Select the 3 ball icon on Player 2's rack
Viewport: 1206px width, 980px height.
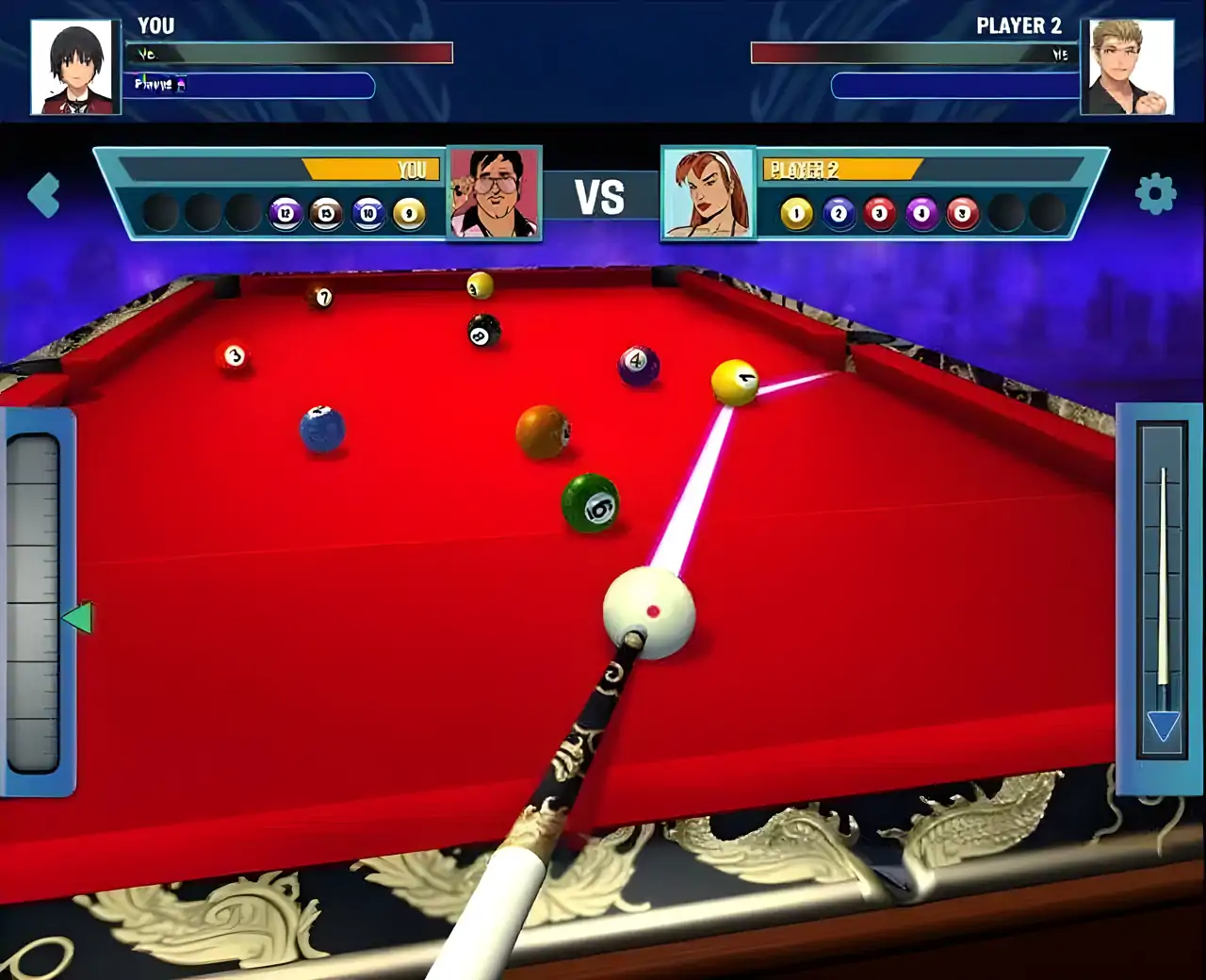[878, 213]
